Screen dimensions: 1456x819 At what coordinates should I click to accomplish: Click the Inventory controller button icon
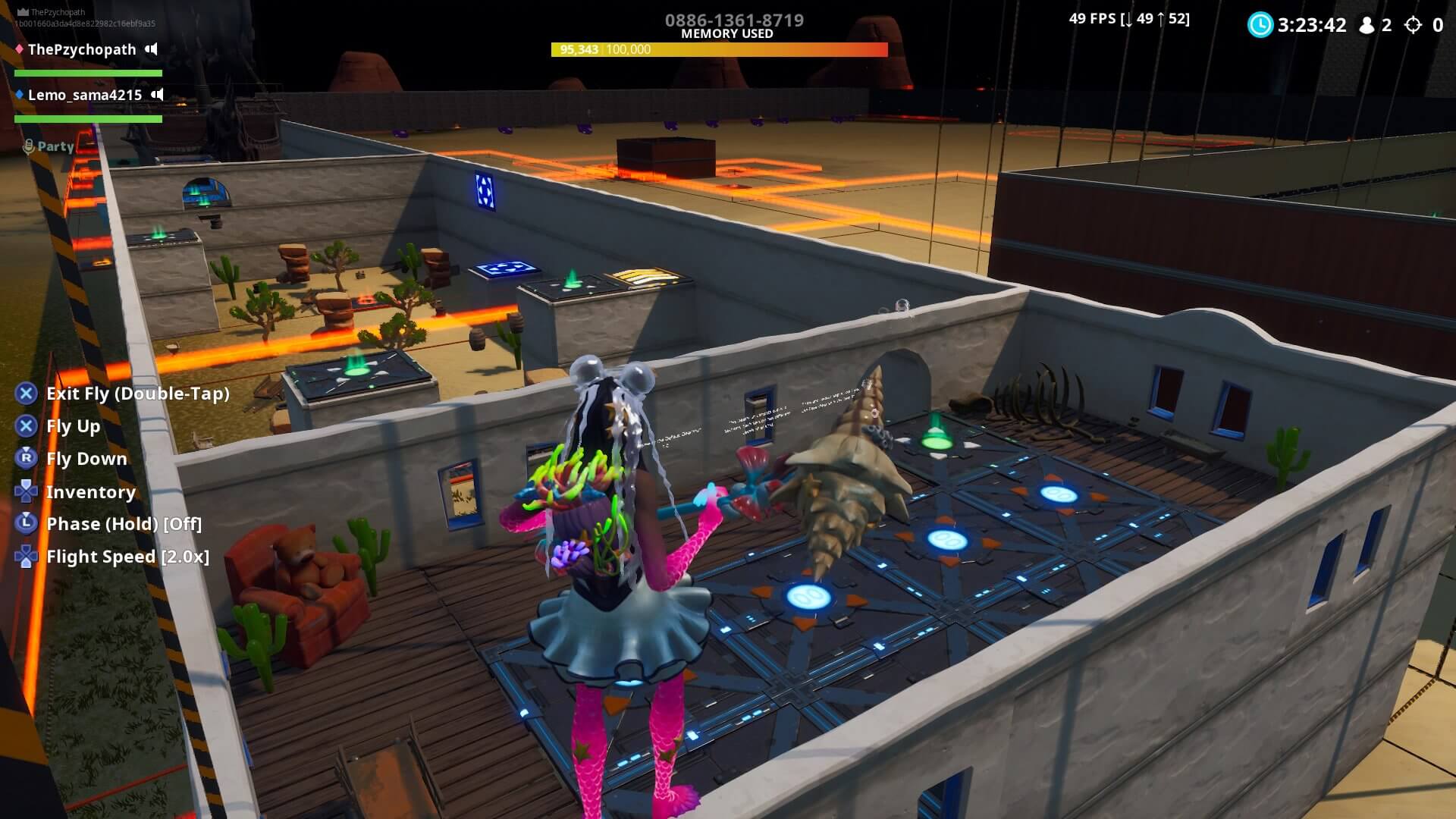tap(27, 492)
